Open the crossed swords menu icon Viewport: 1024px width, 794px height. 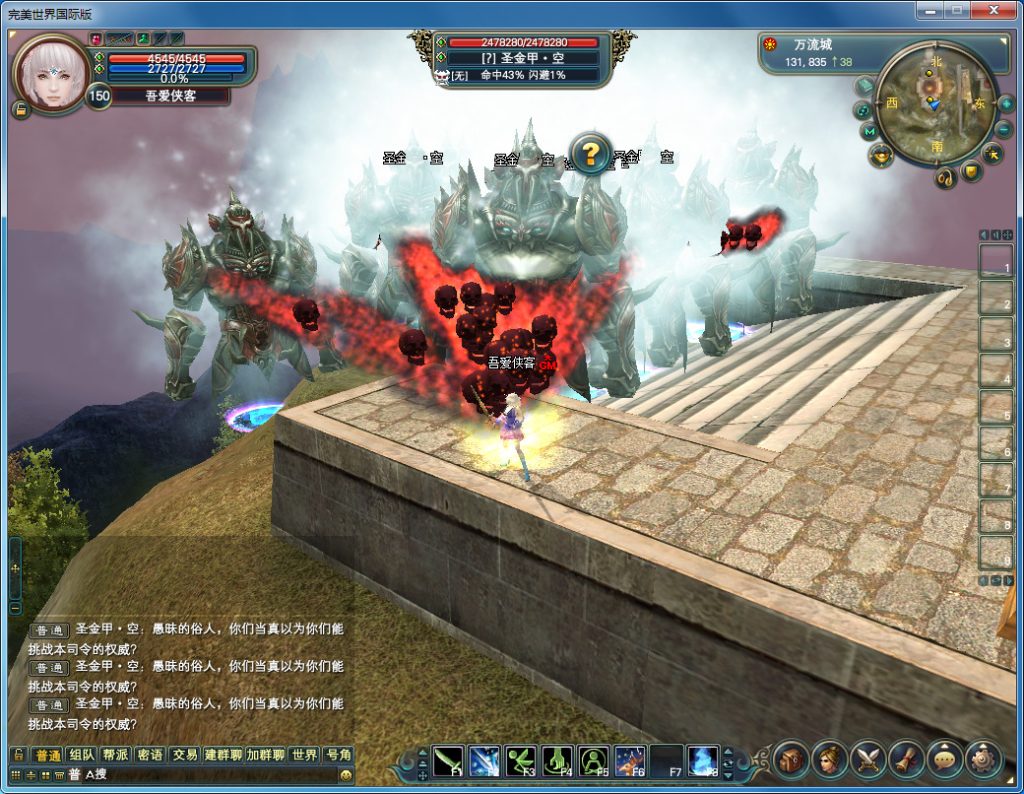(x=868, y=760)
